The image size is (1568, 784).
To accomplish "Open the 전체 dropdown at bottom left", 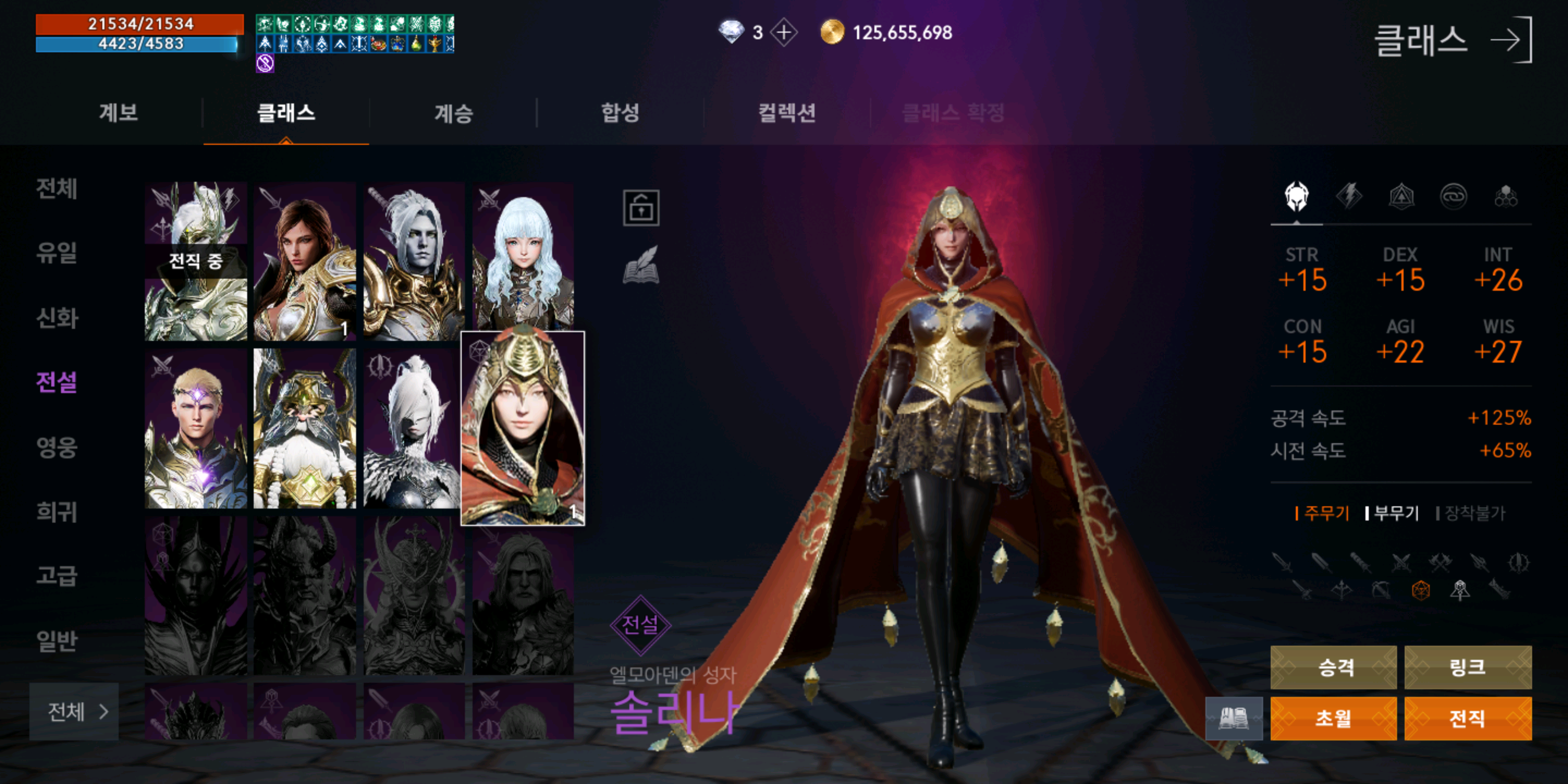I will (74, 711).
